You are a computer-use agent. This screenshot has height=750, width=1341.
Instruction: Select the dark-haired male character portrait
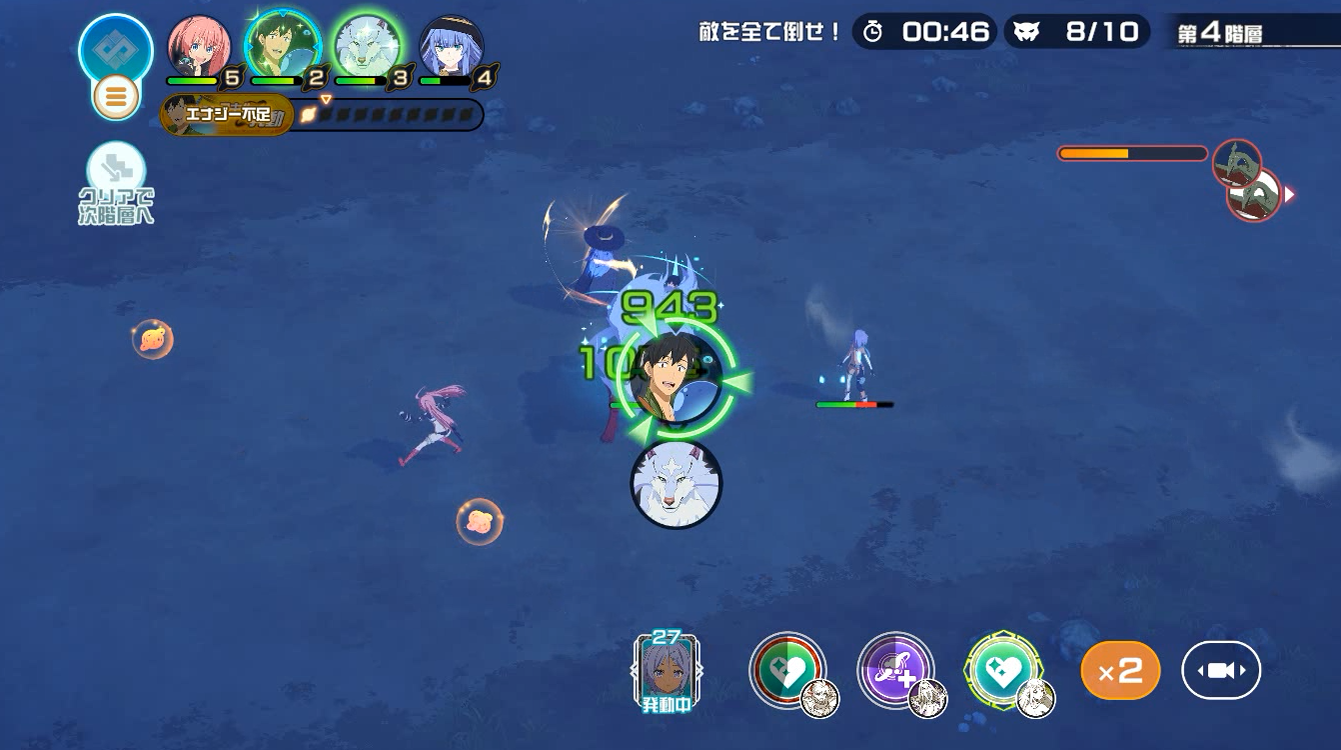coord(283,45)
